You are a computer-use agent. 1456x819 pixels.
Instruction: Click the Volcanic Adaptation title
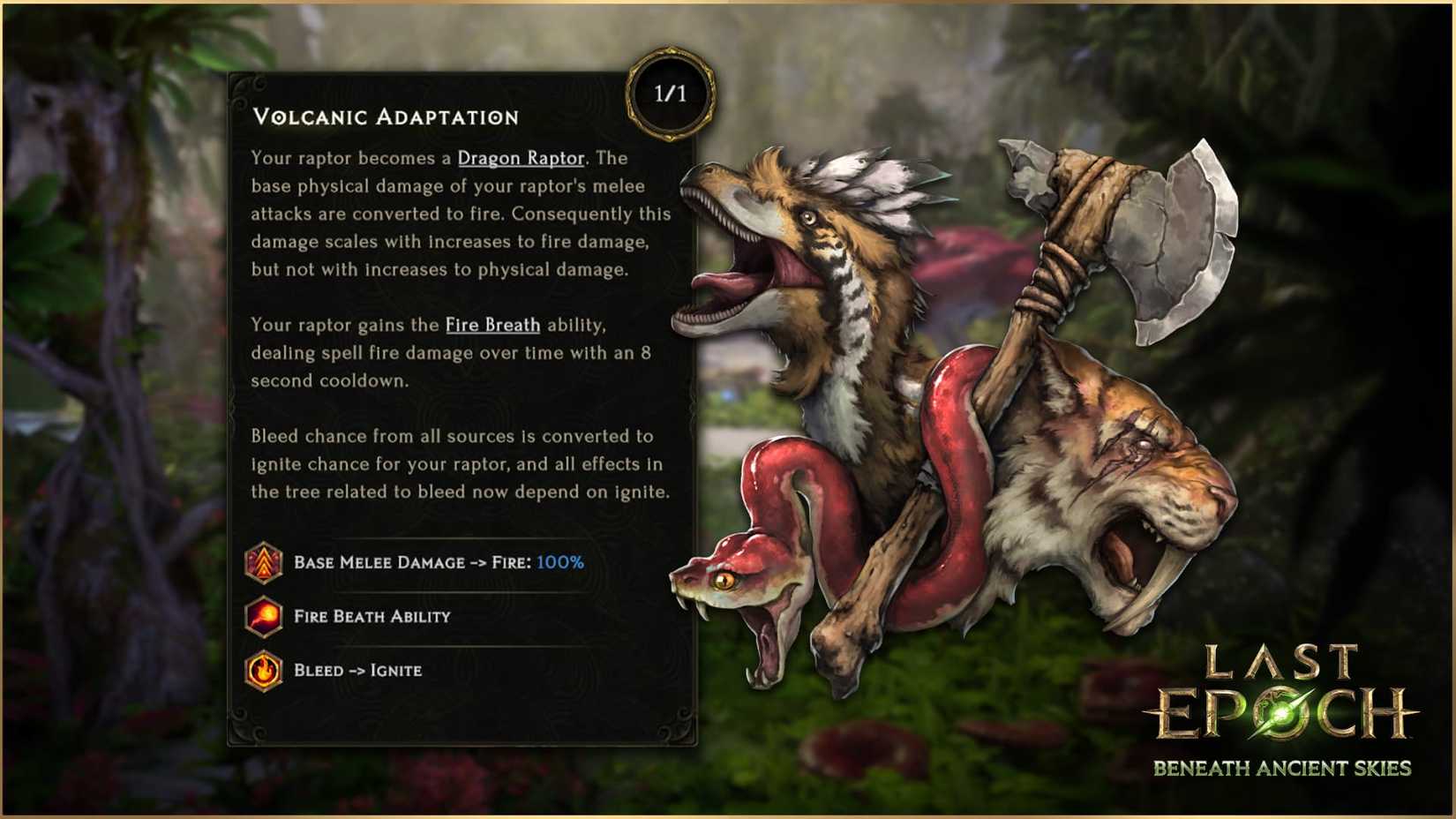[x=386, y=116]
